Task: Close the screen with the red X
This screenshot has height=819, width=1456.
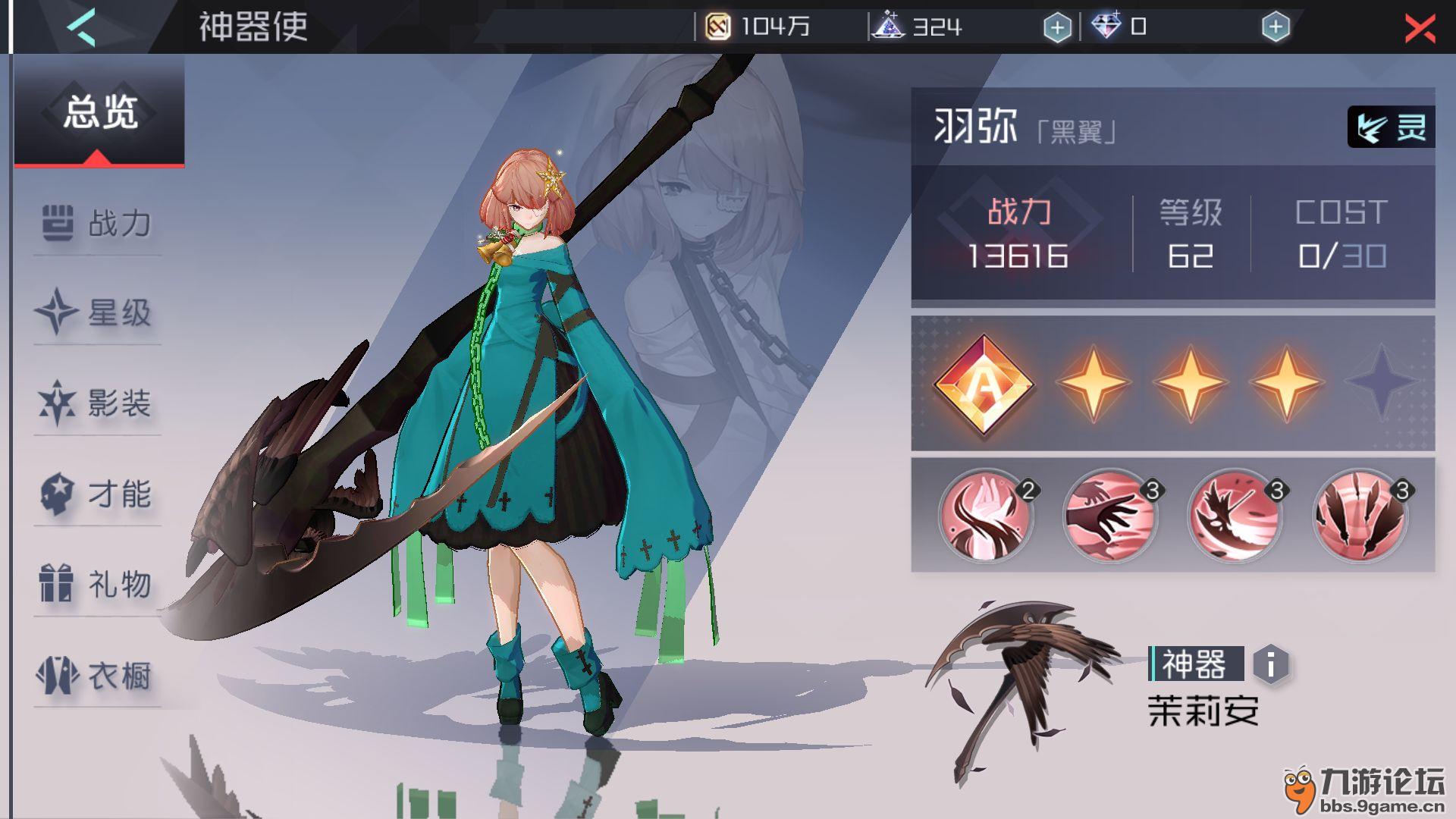Action: coord(1419,29)
